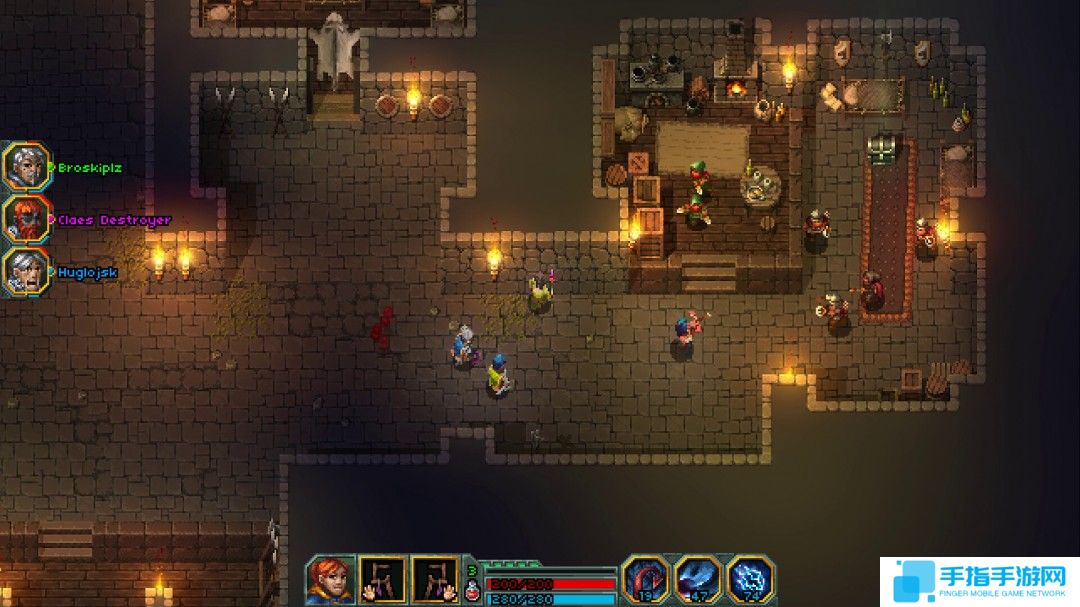Activate the red curved-arrow ability costing 19

pyautogui.click(x=646, y=580)
